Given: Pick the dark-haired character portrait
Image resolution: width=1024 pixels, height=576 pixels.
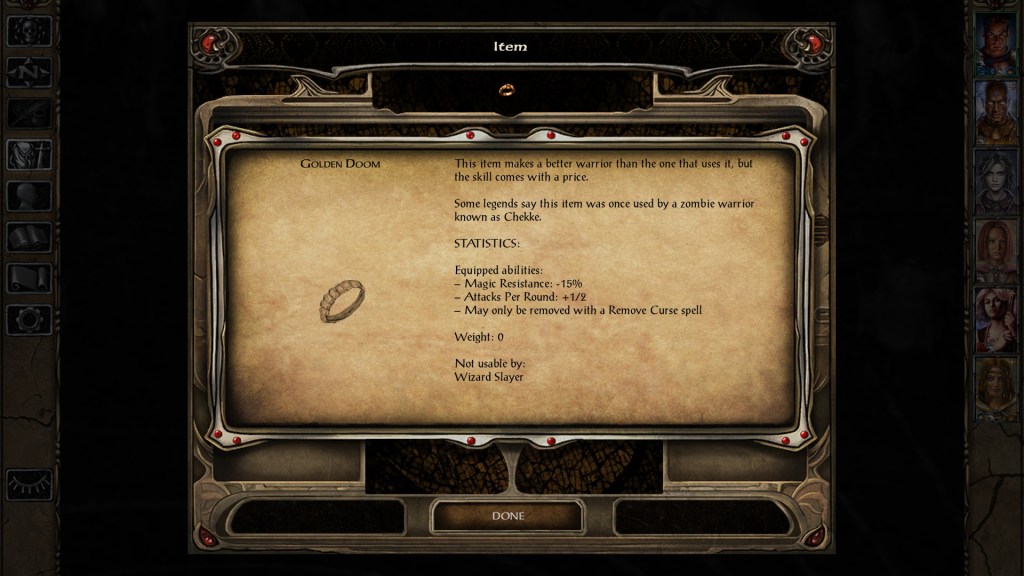Looking at the screenshot, I should pos(995,181).
